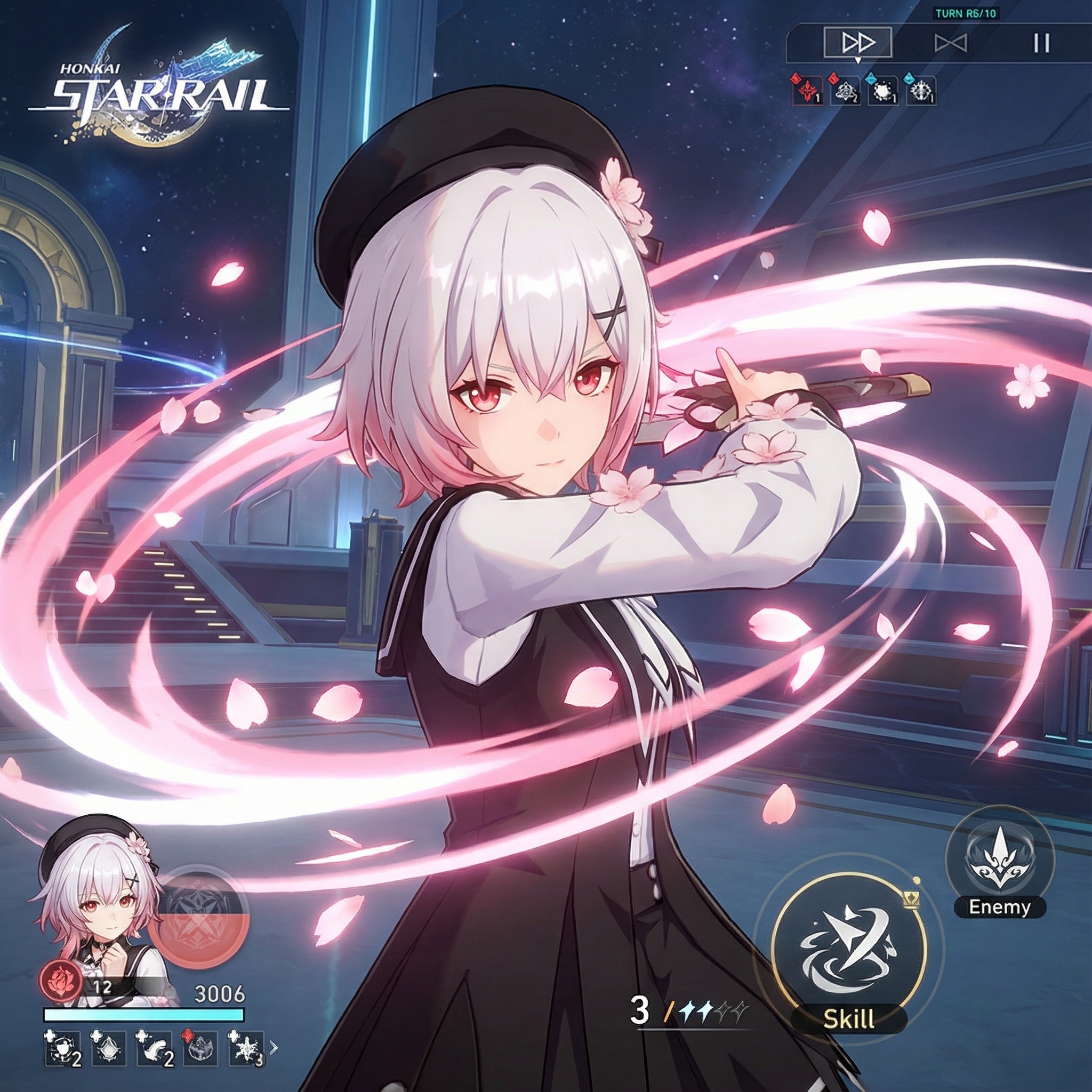View the white splatter burst status icon
This screenshot has height=1092, width=1092.
coord(883,91)
